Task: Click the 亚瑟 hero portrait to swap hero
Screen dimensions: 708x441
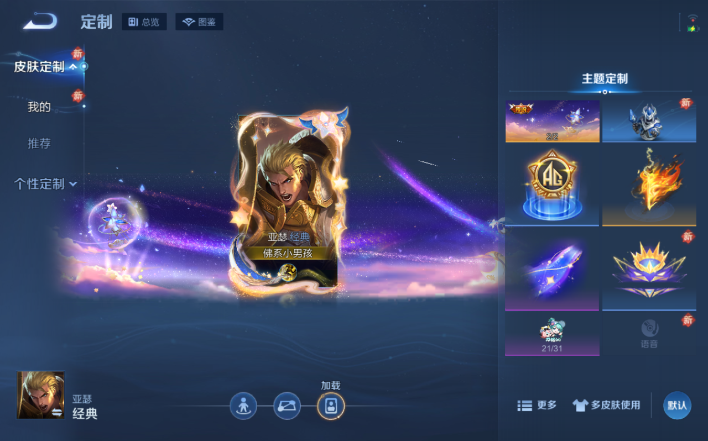Action: [41, 395]
